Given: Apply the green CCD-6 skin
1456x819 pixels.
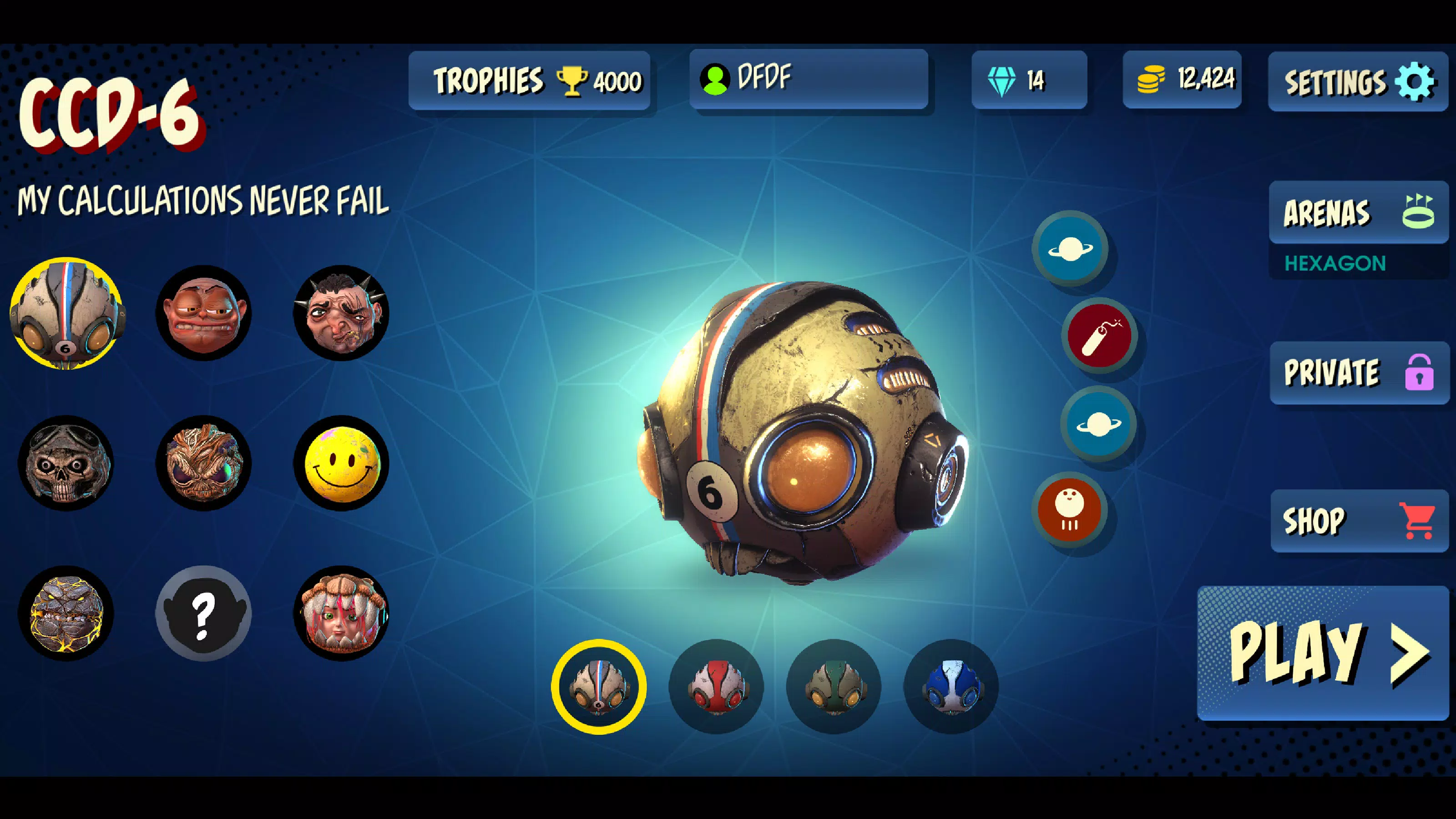Looking at the screenshot, I should [834, 687].
